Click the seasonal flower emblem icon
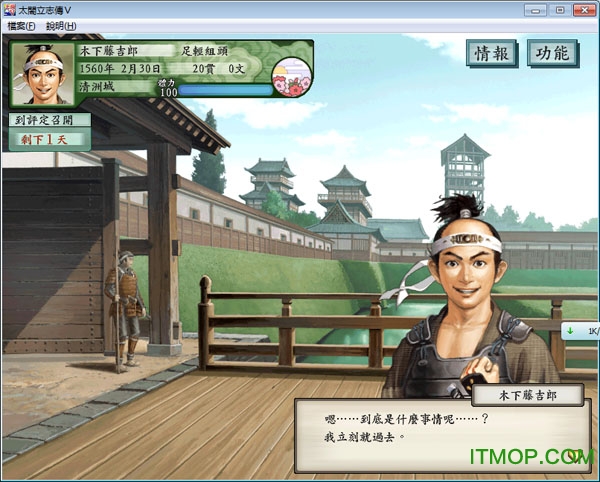The image size is (600, 482). (292, 77)
